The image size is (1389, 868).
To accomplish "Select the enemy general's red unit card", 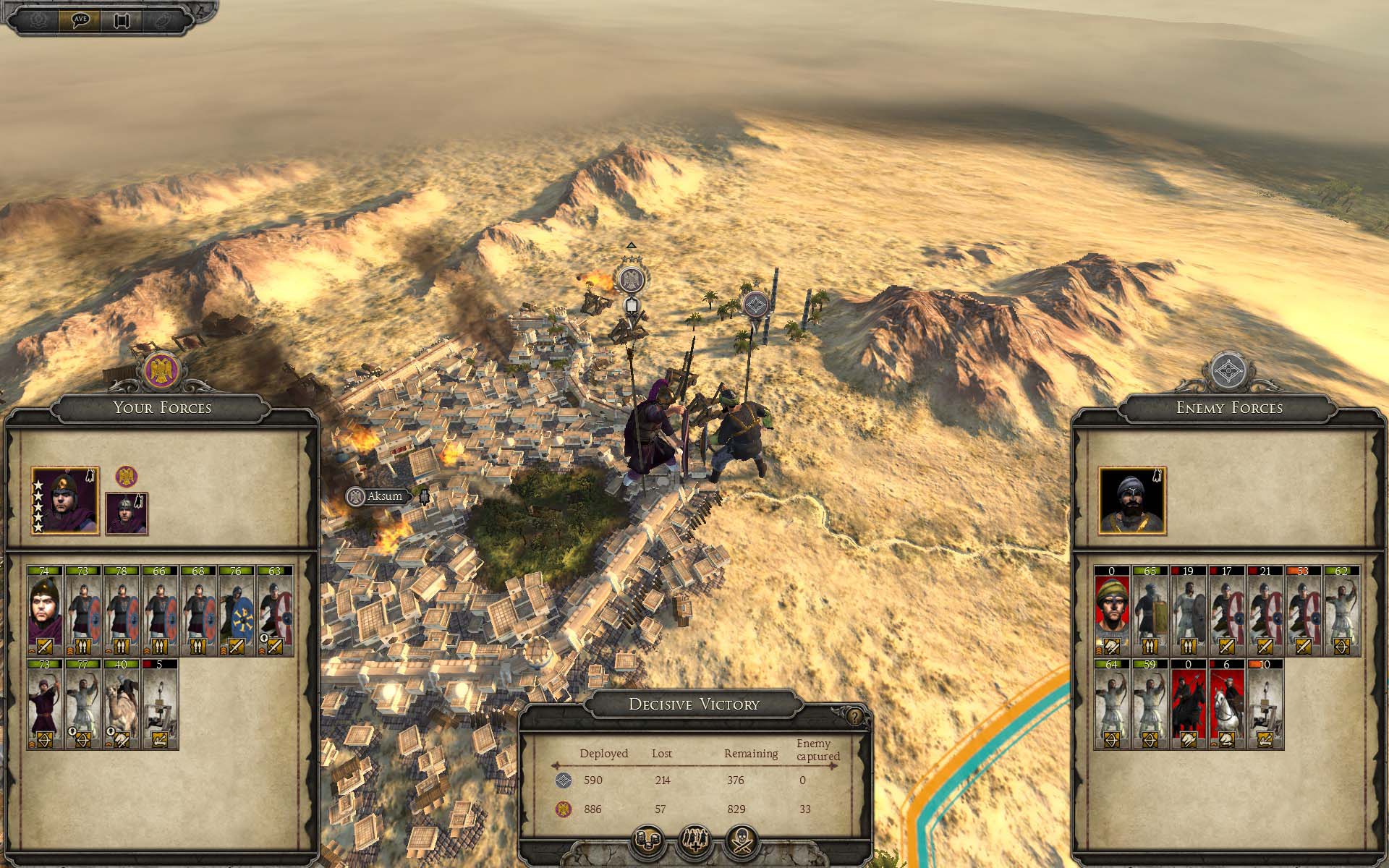I will pyautogui.click(x=1112, y=612).
